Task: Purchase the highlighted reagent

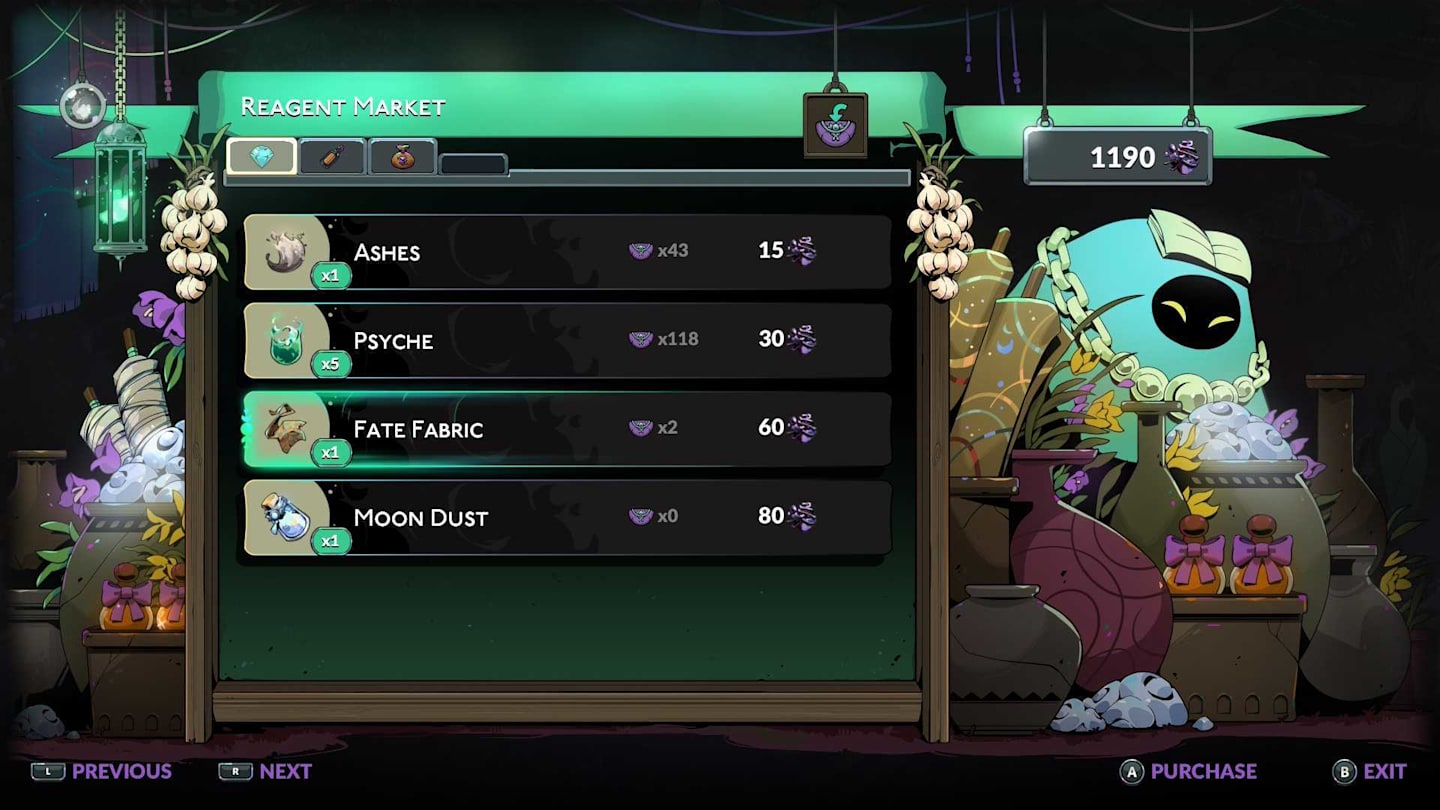Action: click(1189, 771)
